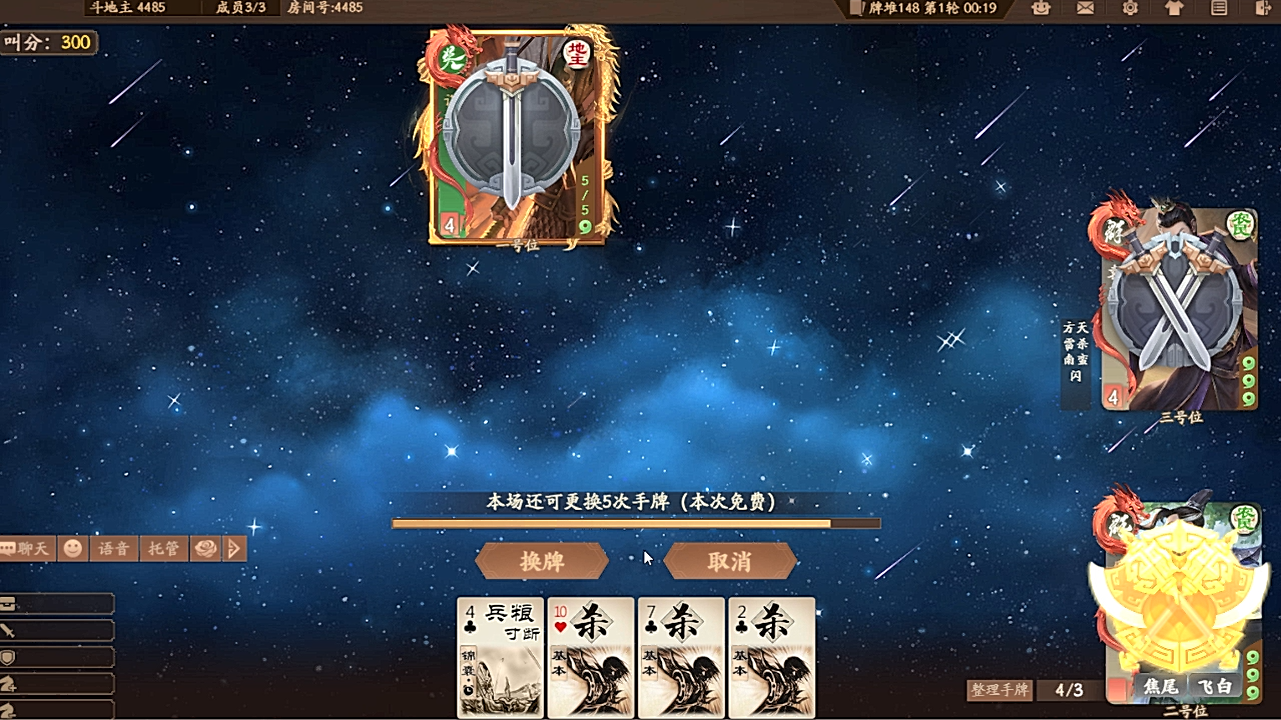Choose the heart 10 杀 card
1281x720 pixels.
(x=591, y=657)
